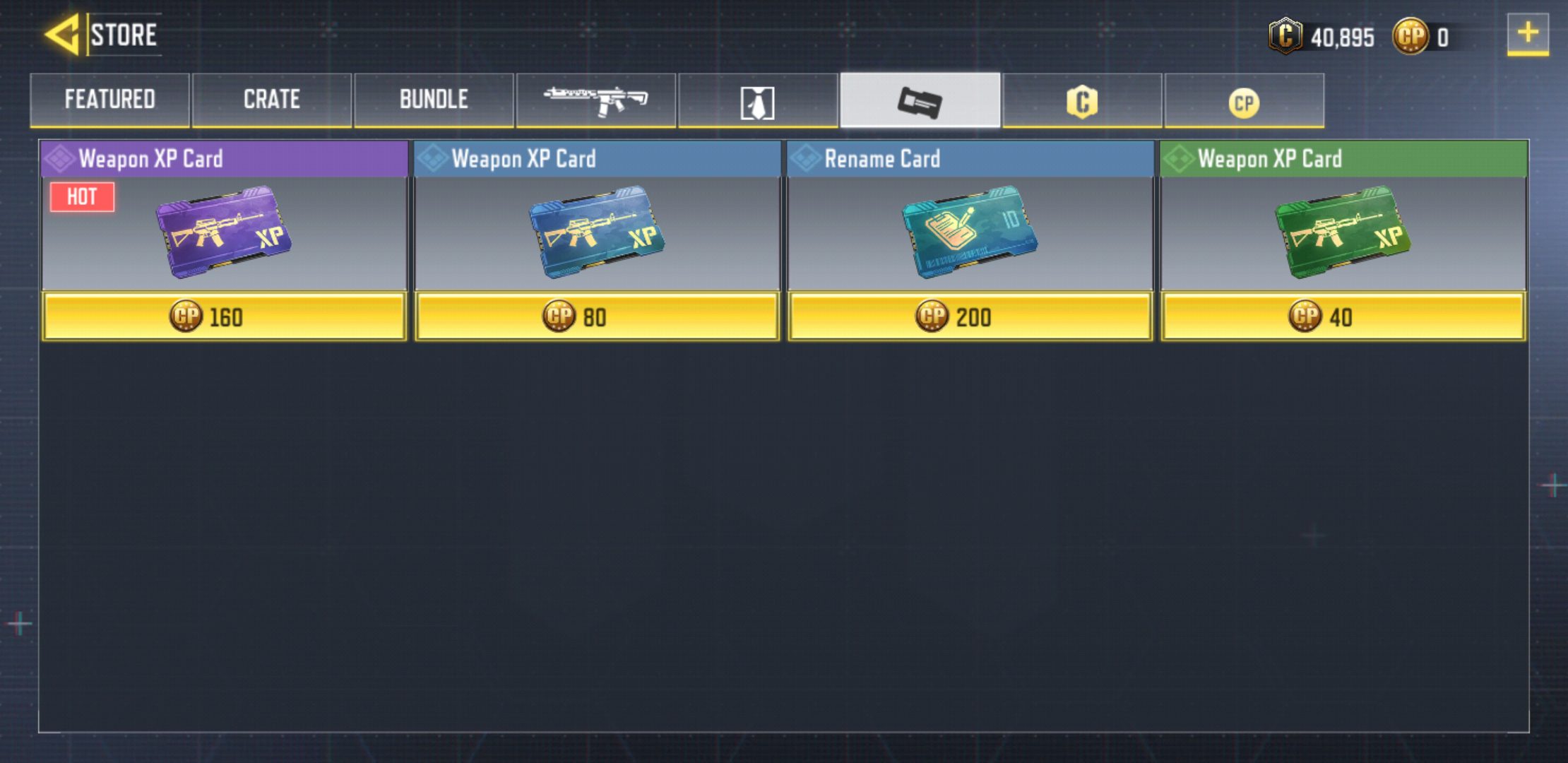Buy the Rename Card for 200 CP
This screenshot has height=763, width=1568.
(x=971, y=318)
